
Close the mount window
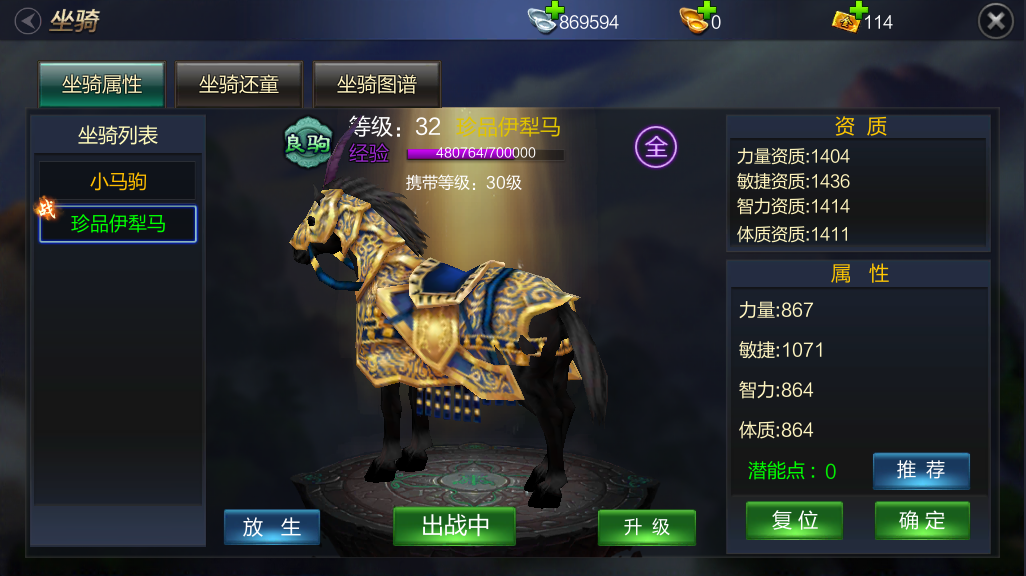pyautogui.click(x=995, y=20)
